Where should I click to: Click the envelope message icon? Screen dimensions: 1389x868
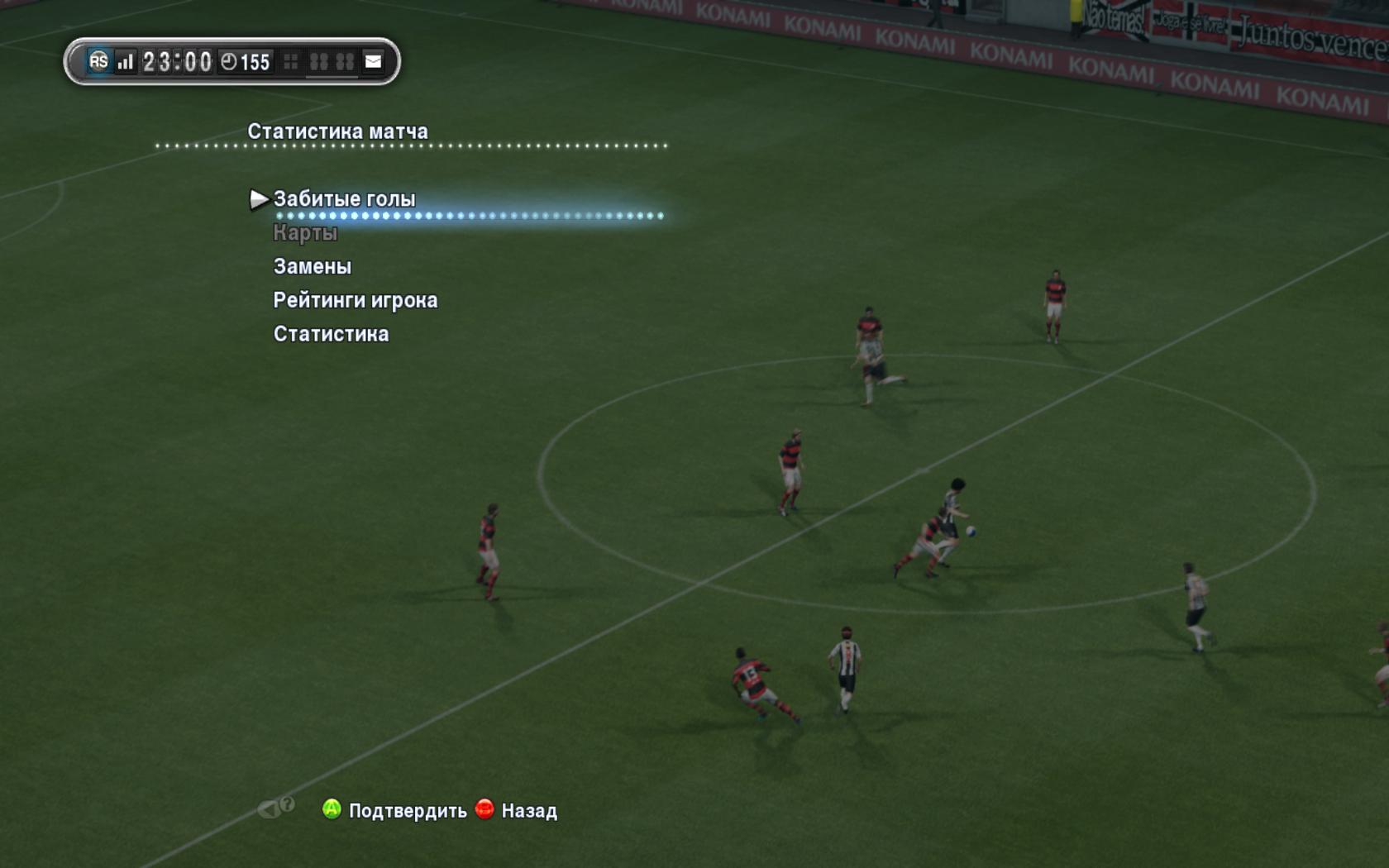(x=374, y=61)
